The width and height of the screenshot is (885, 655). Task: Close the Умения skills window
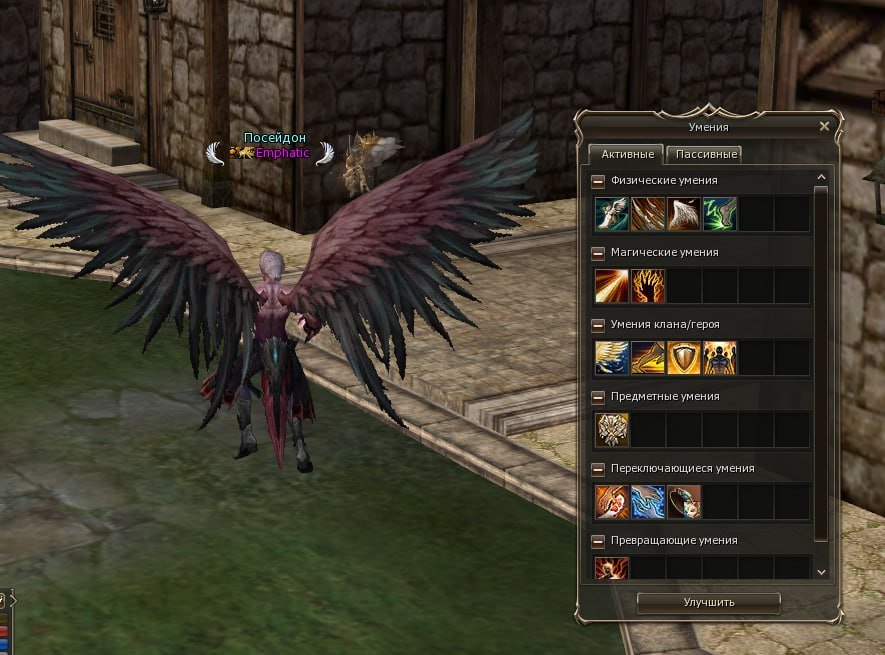(823, 127)
